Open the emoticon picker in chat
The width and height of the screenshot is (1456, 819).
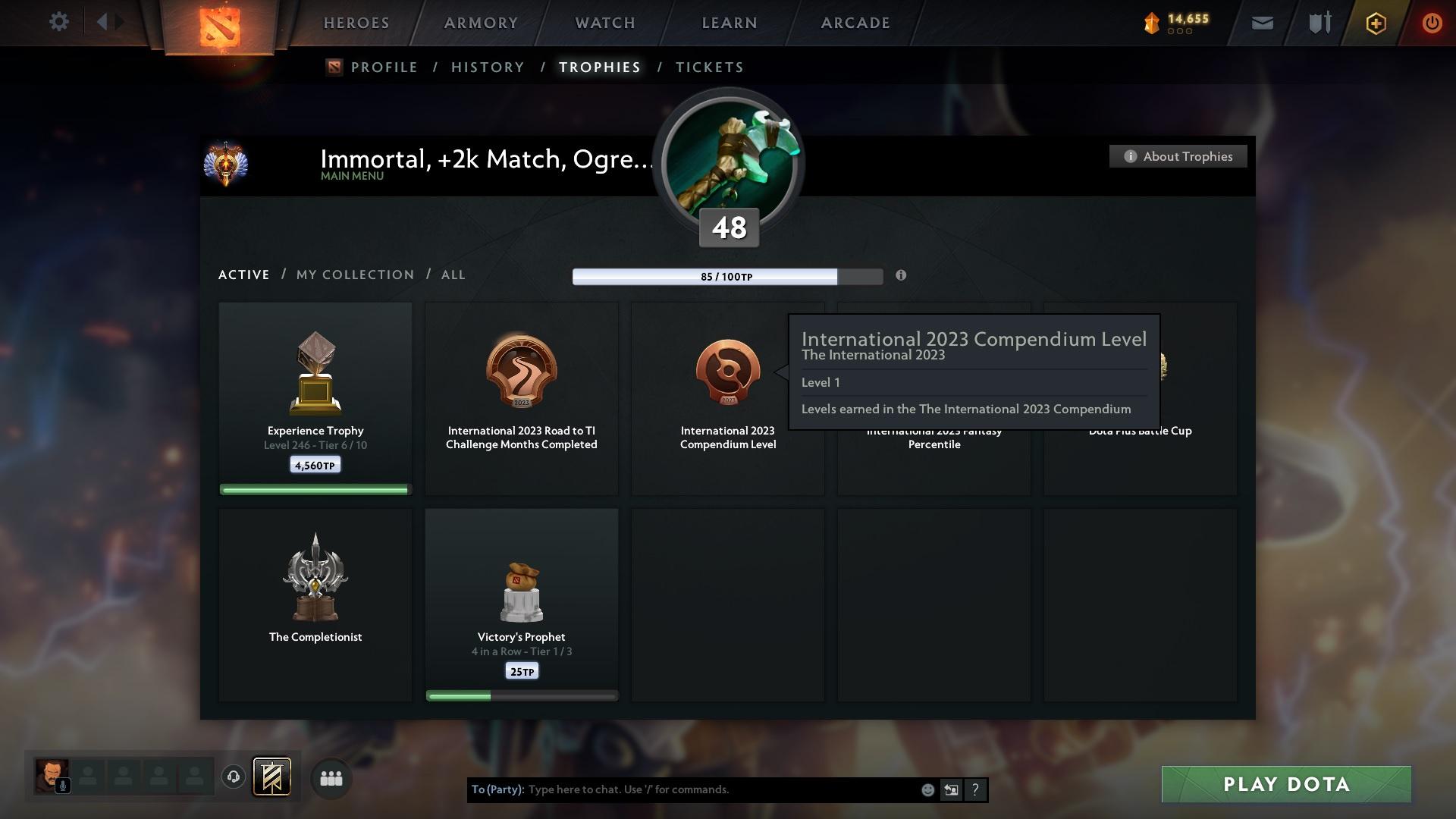[927, 789]
